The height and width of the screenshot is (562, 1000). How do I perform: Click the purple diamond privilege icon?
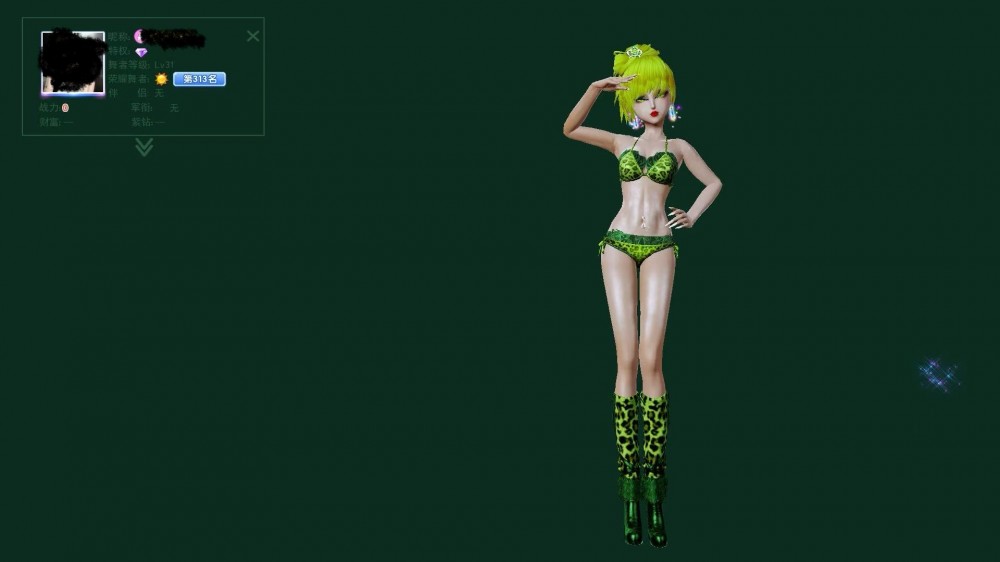141,52
